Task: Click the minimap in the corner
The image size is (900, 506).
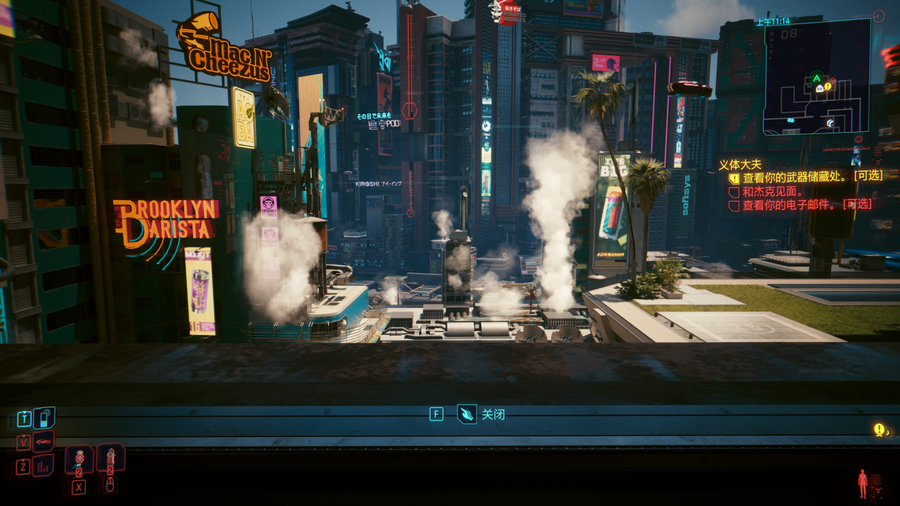Action: (817, 77)
